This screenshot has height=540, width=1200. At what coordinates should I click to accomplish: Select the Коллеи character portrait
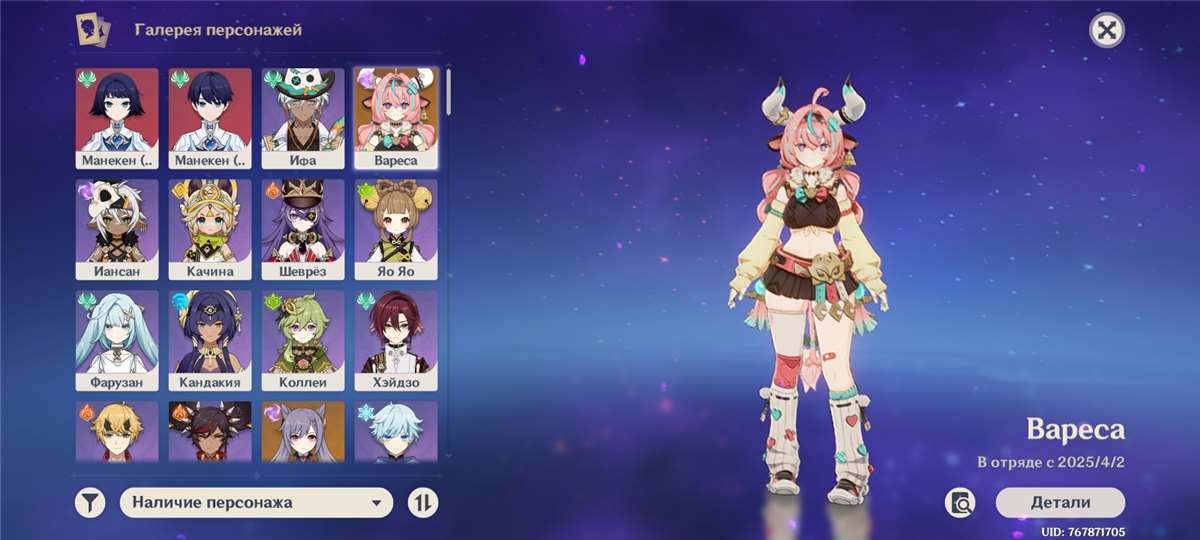coord(303,340)
